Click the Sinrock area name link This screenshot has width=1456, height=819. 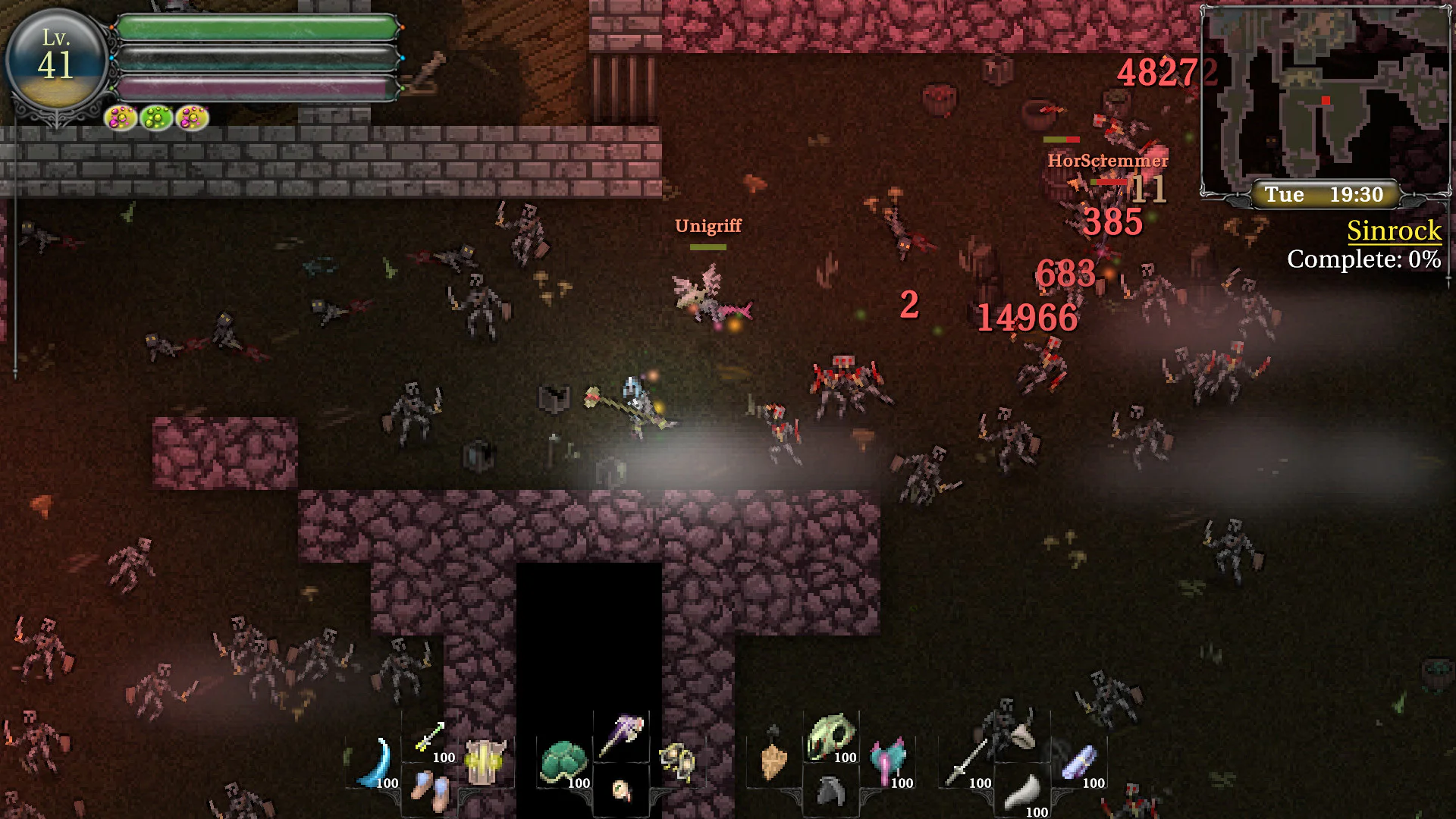[1394, 231]
